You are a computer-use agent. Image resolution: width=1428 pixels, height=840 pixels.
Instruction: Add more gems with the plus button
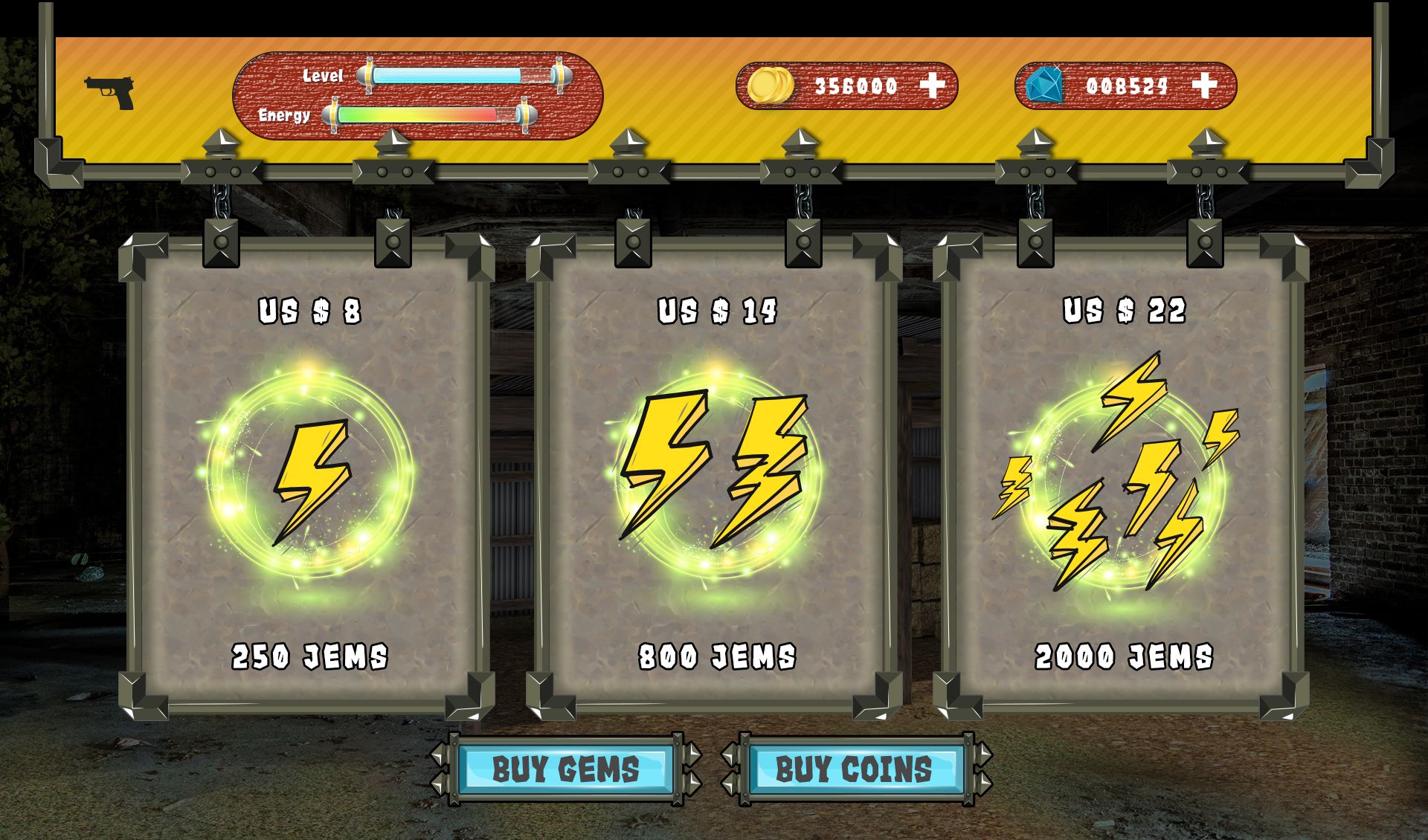click(x=1205, y=86)
